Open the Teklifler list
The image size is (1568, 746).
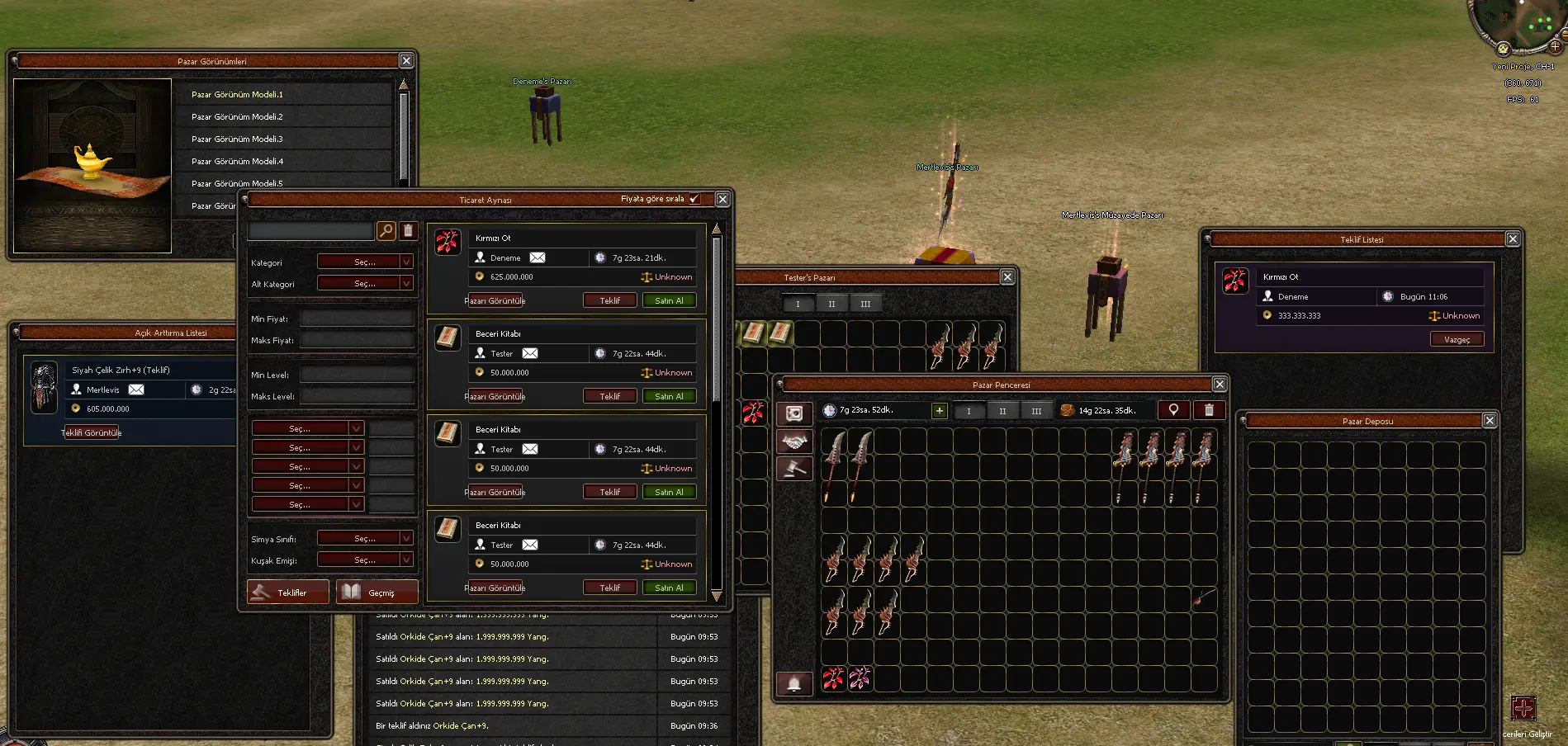pyautogui.click(x=288, y=593)
